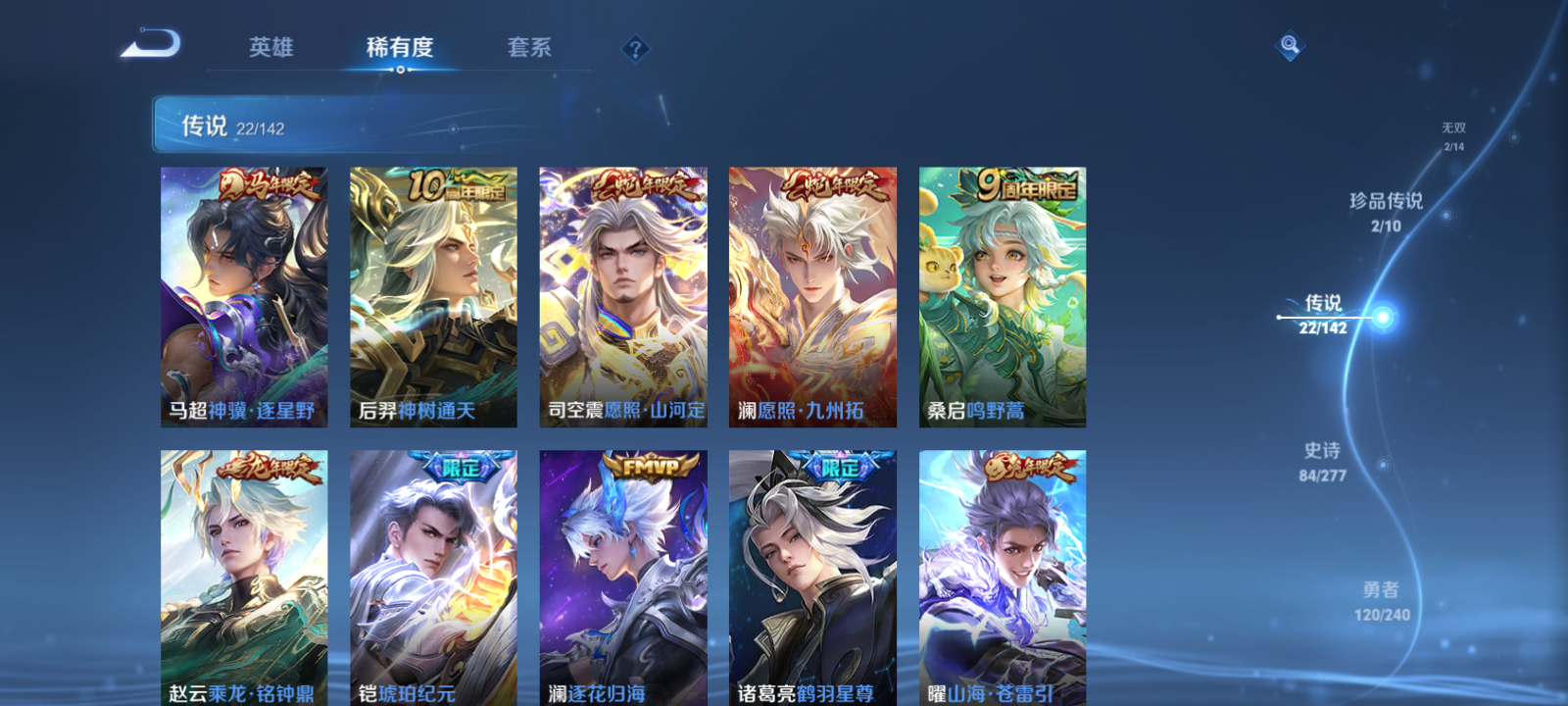Screen dimensions: 1568x706
Task: Click the 珍品传说 2/10 entry
Action: click(1387, 211)
